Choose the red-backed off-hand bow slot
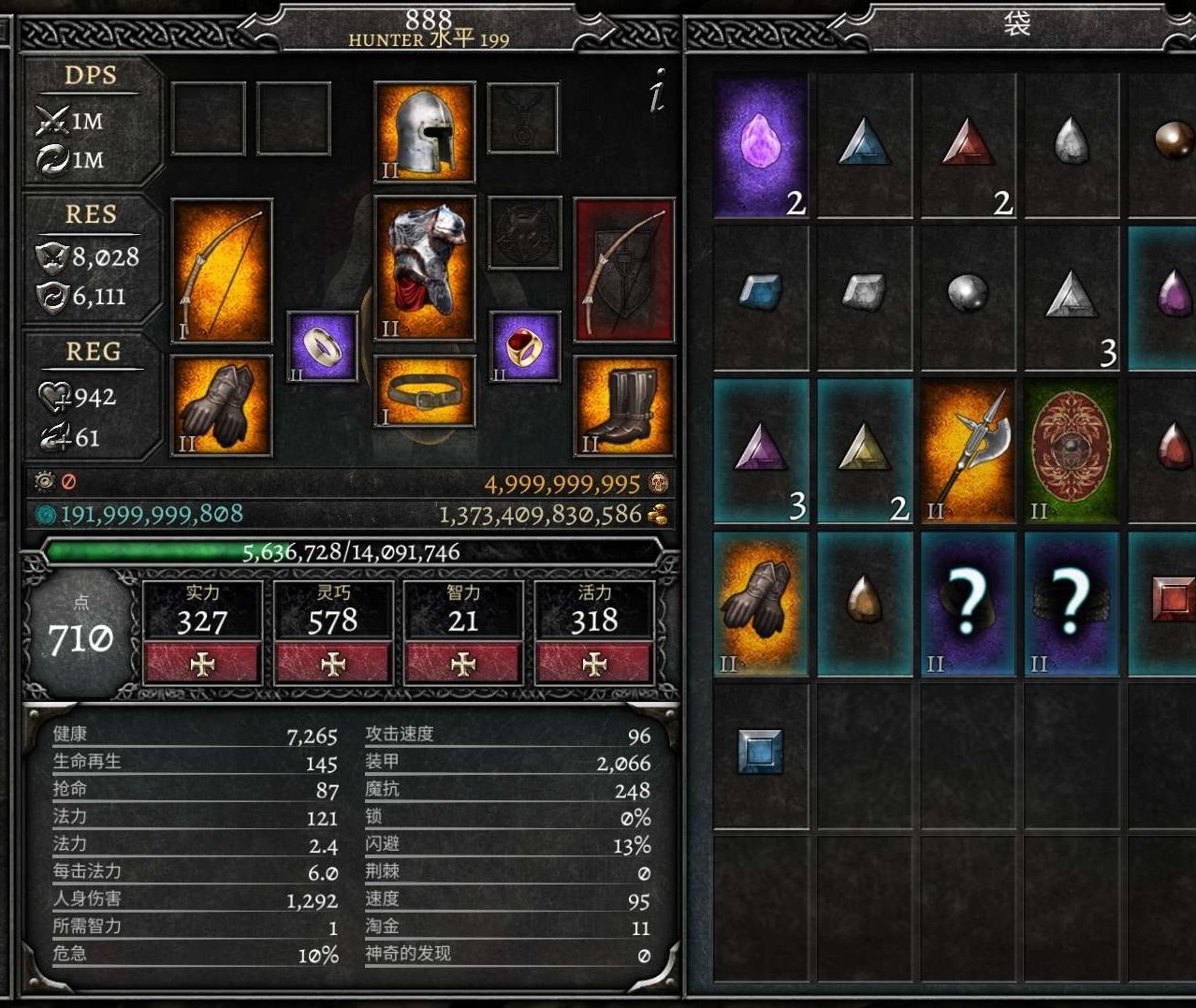The height and width of the screenshot is (1008, 1196). click(624, 270)
